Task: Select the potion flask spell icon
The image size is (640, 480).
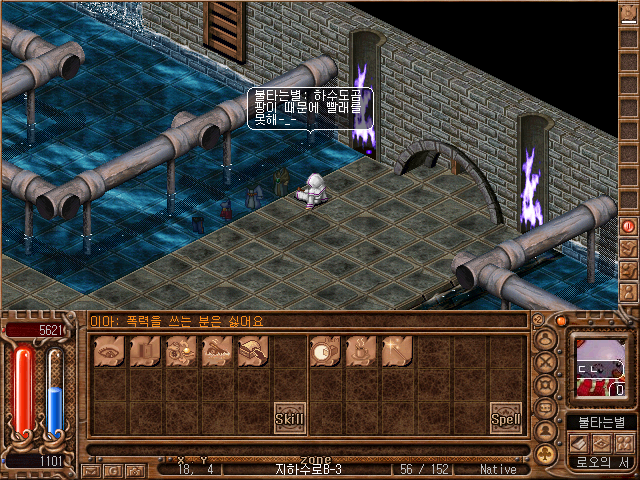Action: point(360,351)
